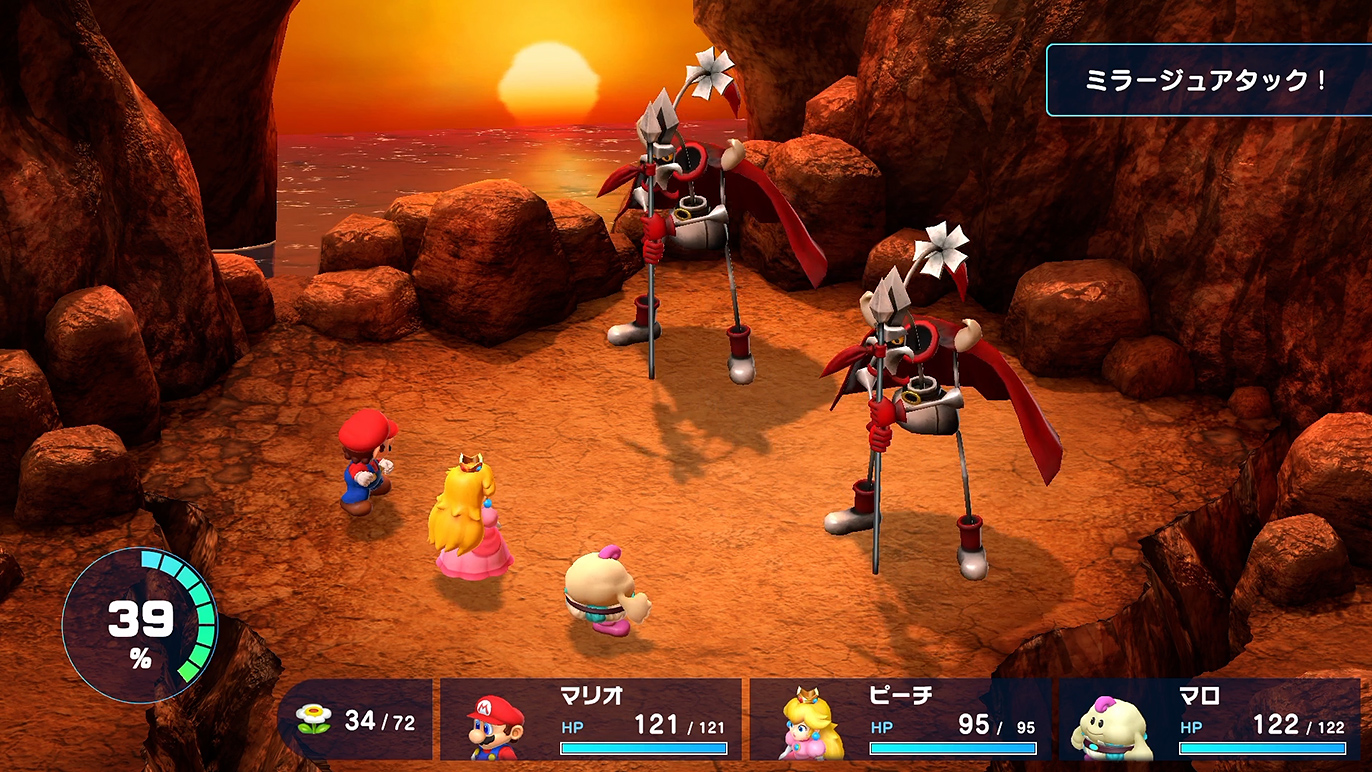
Task: Select Mallow's party status panel
Action: click(x=1209, y=719)
